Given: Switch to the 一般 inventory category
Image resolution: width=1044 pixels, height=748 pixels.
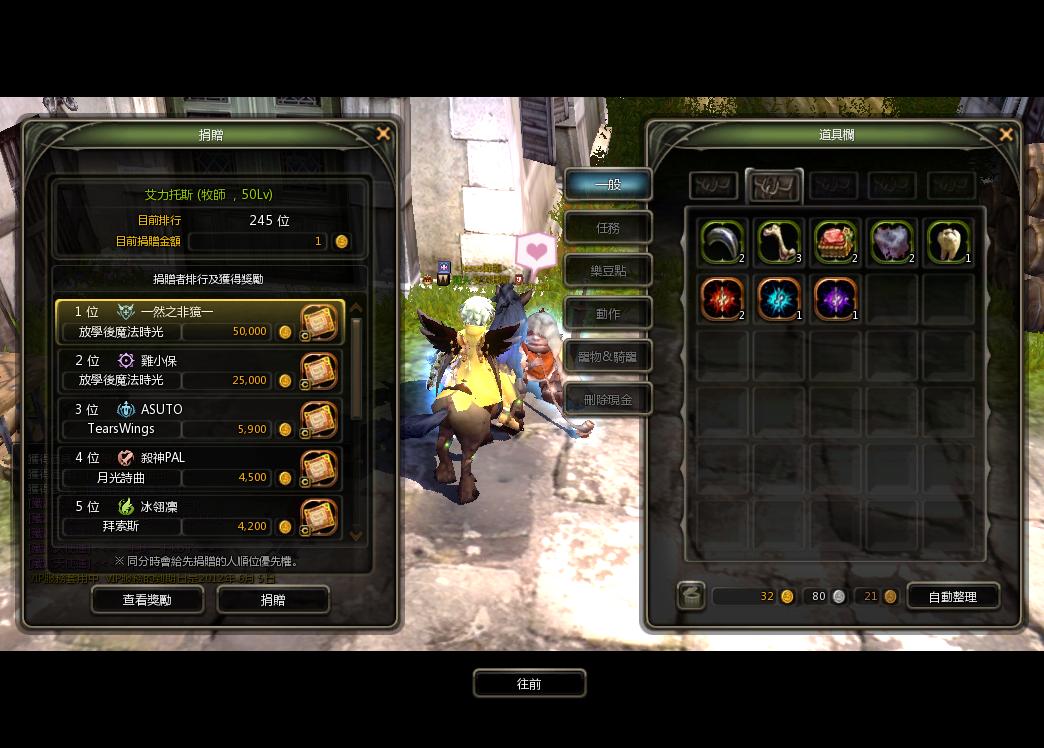Looking at the screenshot, I should [x=608, y=185].
